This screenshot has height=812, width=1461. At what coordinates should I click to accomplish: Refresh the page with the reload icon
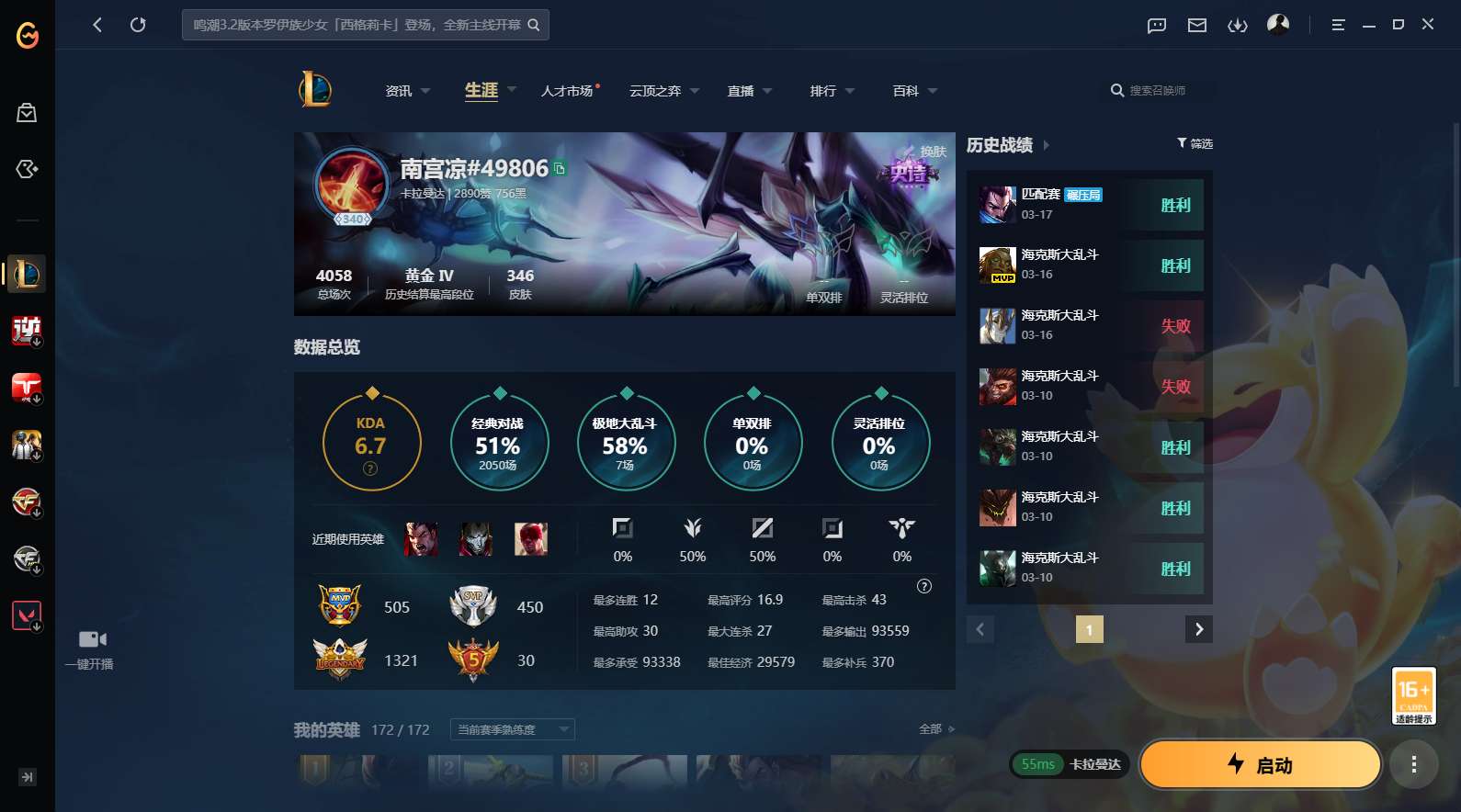coord(138,25)
